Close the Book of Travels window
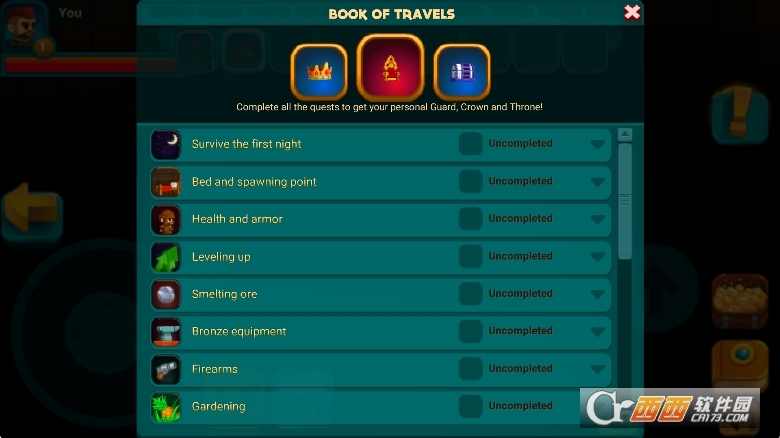 [632, 13]
